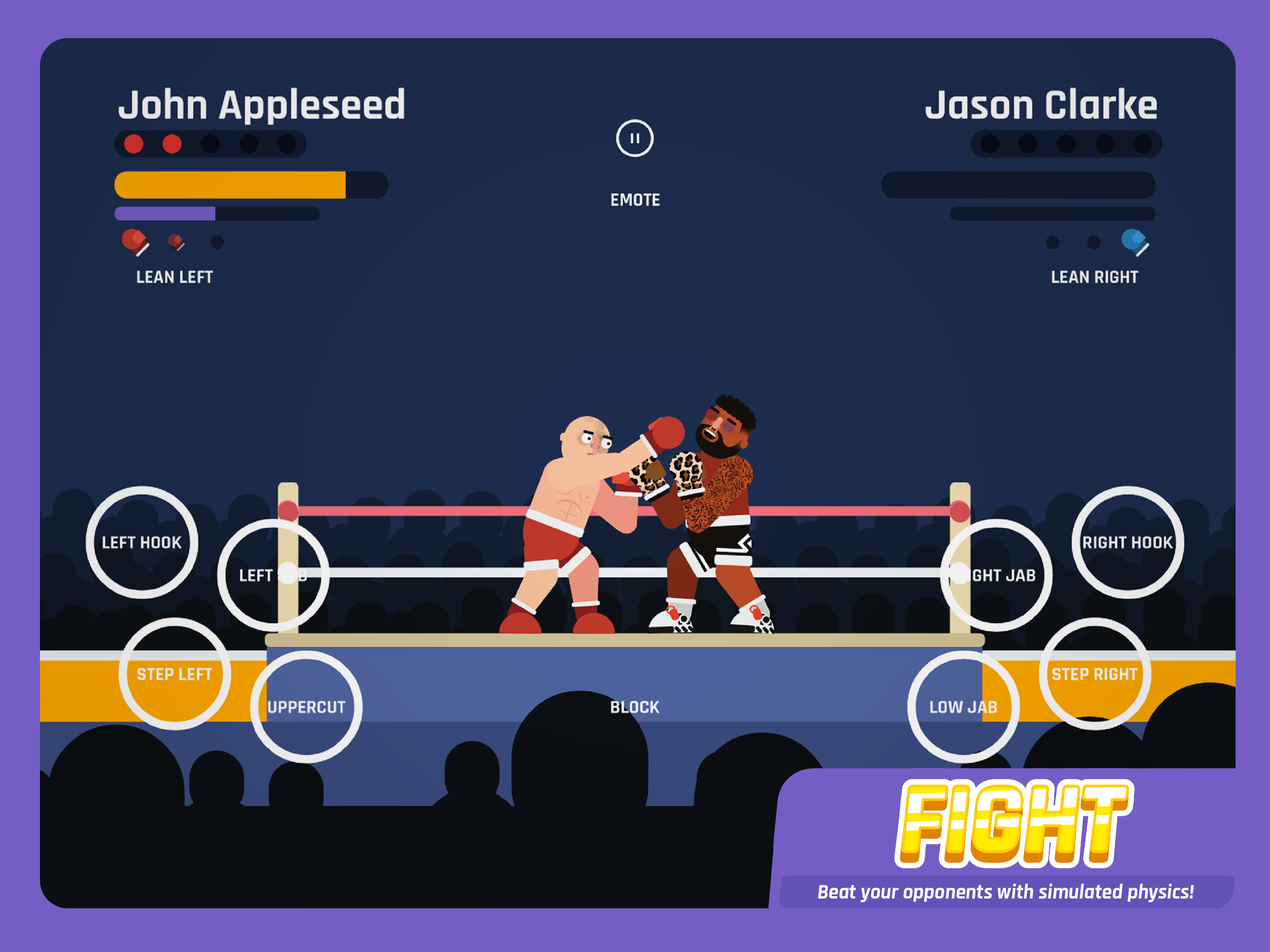This screenshot has height=952, width=1270.
Task: Open the Emote selector
Action: [x=635, y=200]
